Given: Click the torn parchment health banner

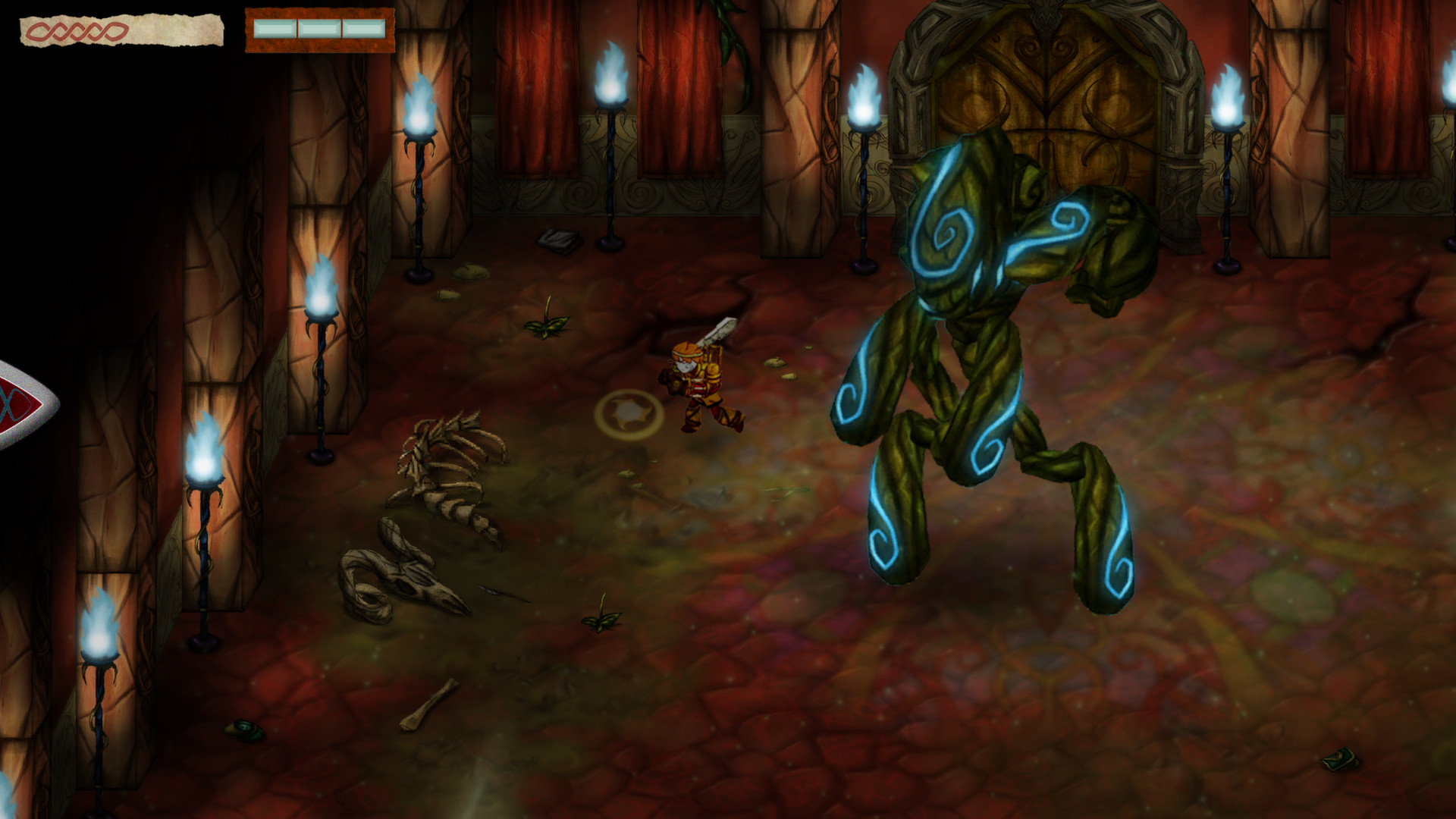Looking at the screenshot, I should pyautogui.click(x=121, y=30).
